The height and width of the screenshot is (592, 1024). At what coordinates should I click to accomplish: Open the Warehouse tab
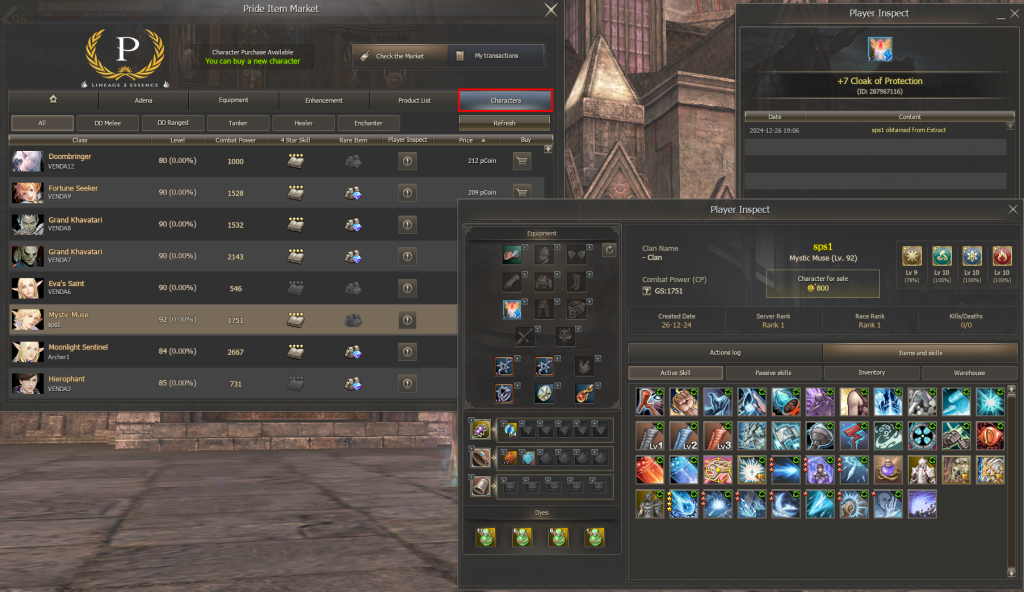(969, 373)
